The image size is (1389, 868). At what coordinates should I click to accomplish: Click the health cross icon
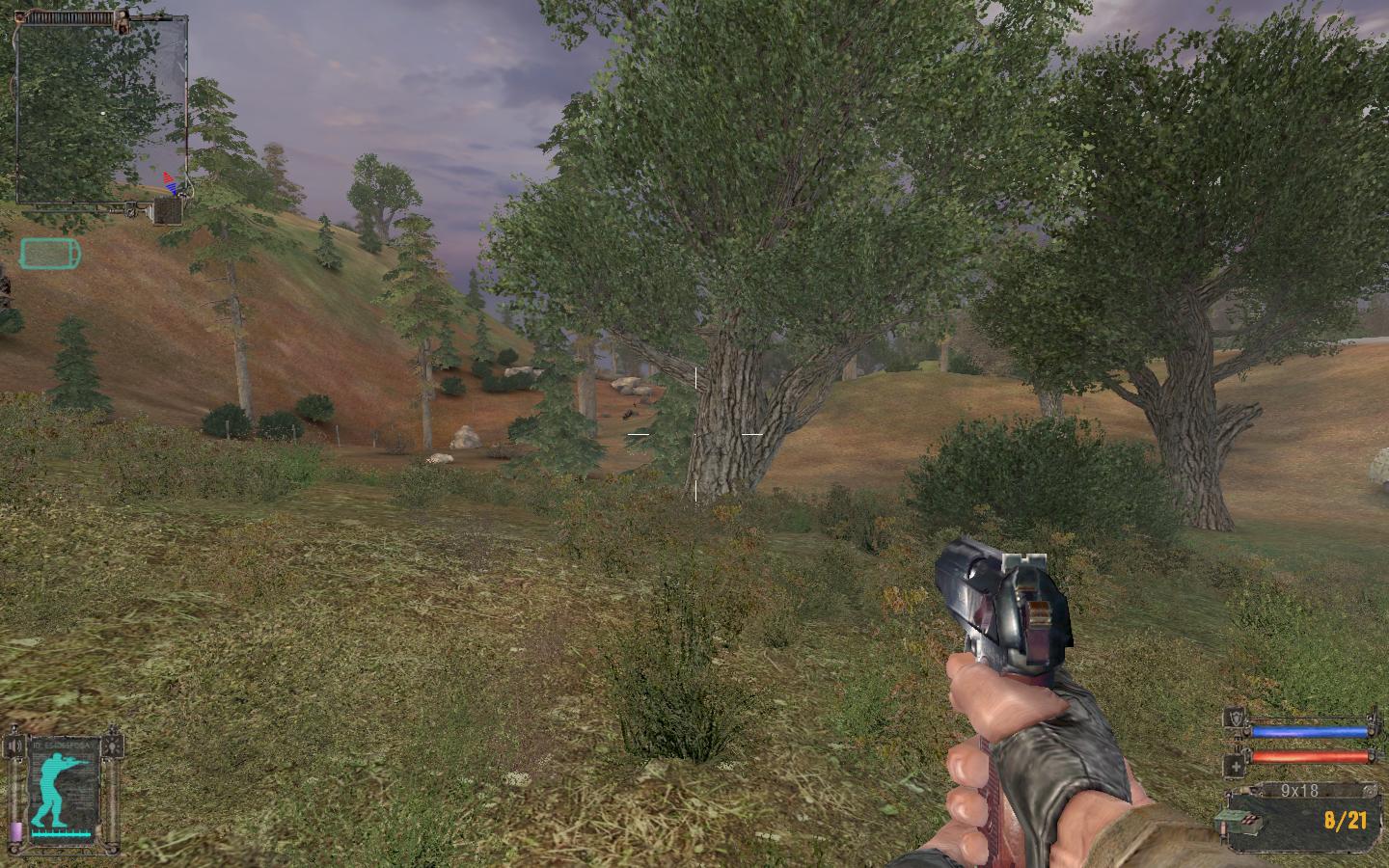tap(1235, 766)
